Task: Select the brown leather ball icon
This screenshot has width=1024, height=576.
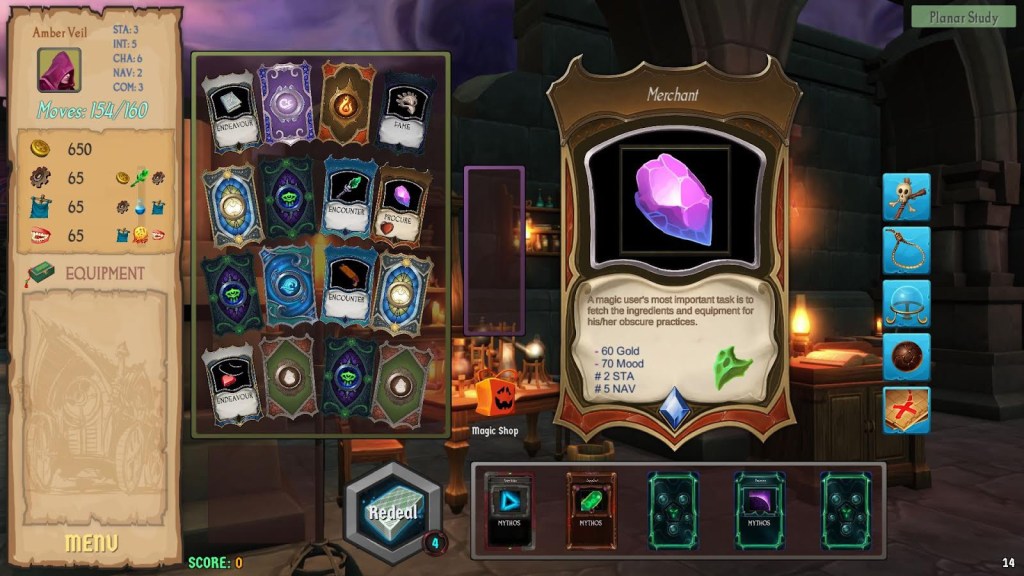Action: point(906,357)
